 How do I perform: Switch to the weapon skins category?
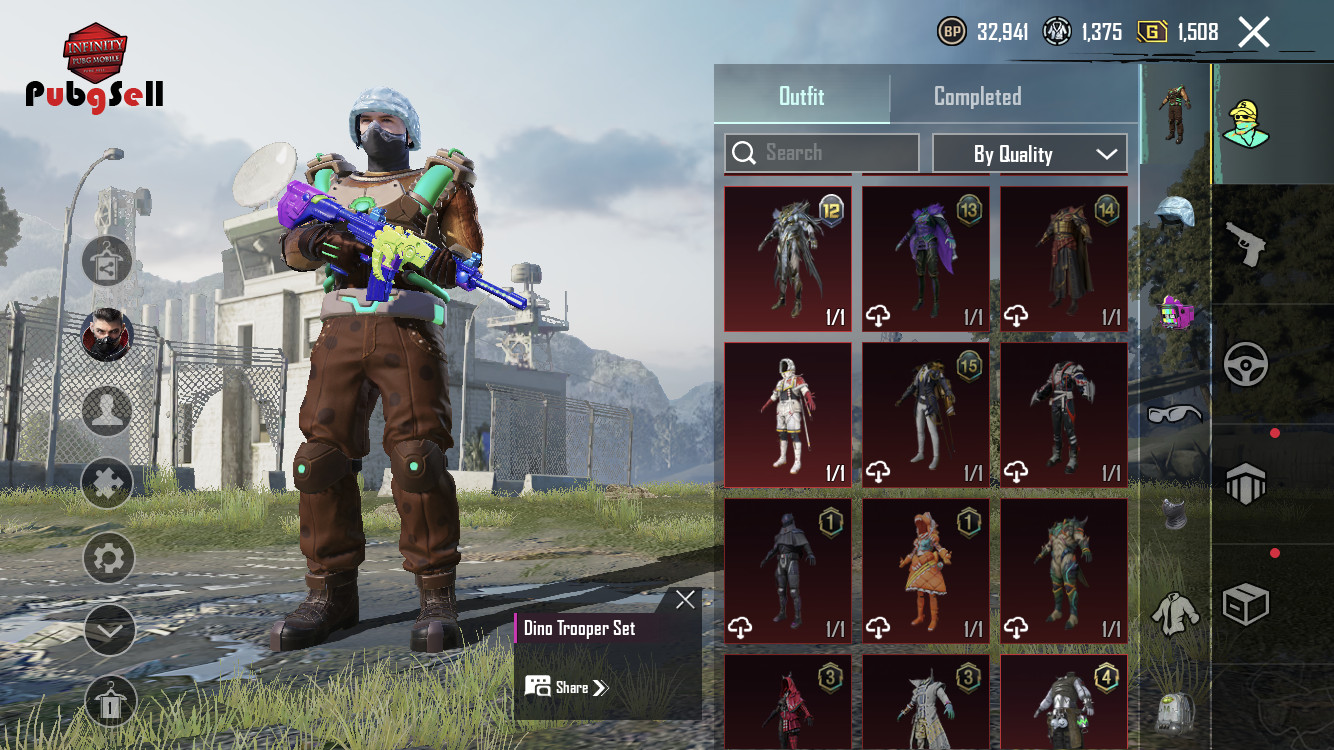(1246, 244)
